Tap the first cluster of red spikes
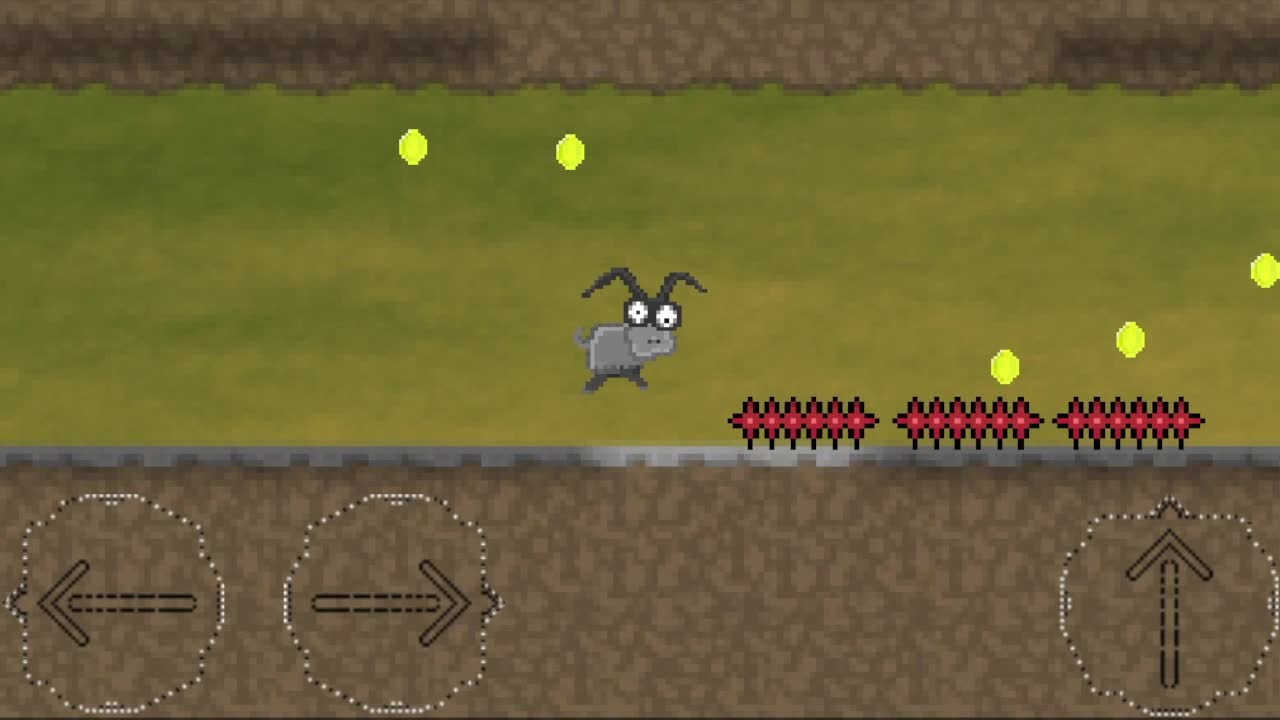The height and width of the screenshot is (720, 1280). tap(805, 420)
